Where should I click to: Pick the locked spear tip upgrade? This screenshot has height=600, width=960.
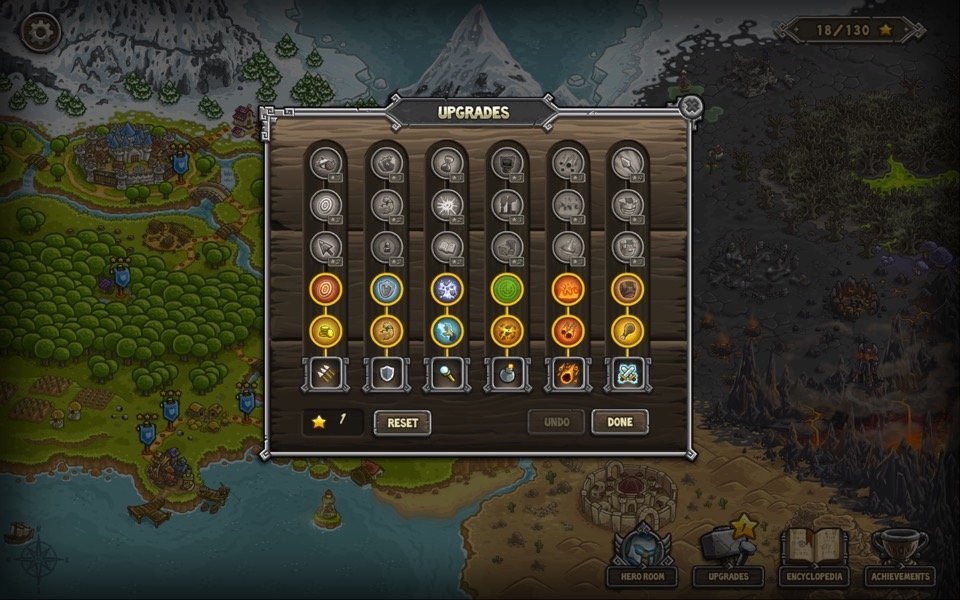tap(627, 162)
